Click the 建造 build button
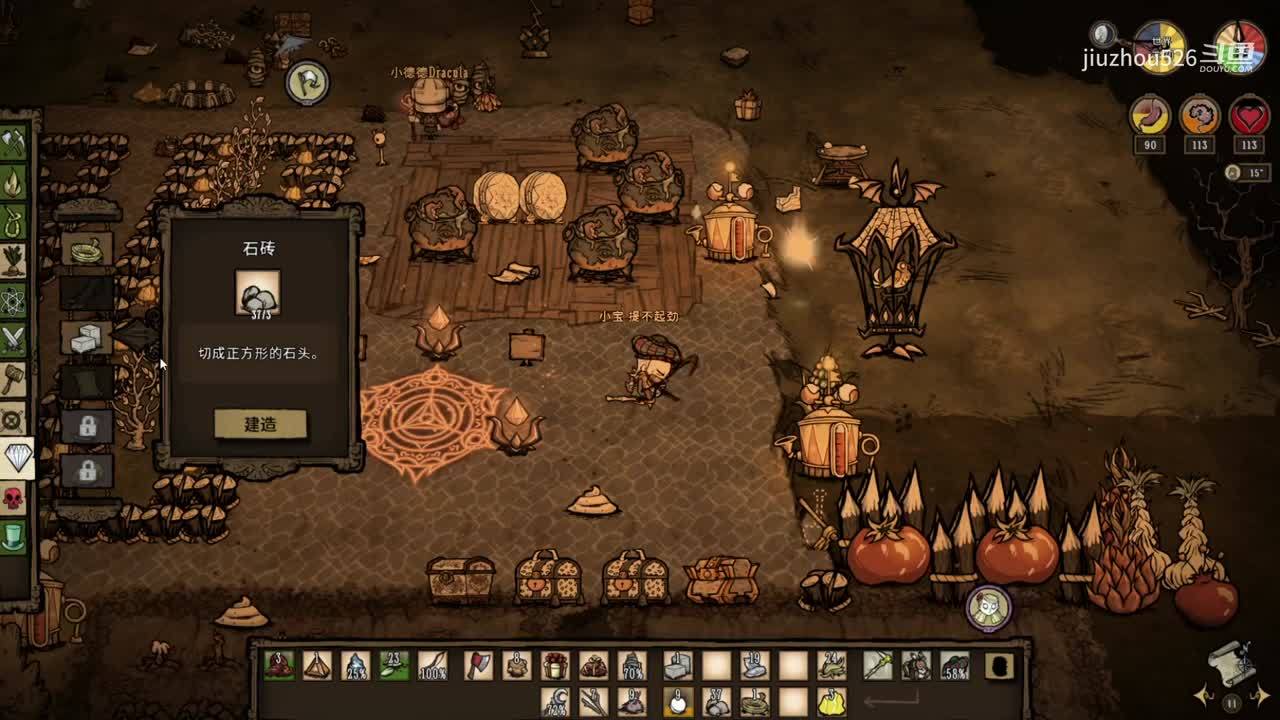Screen dimensions: 1280x720 [x=260, y=424]
